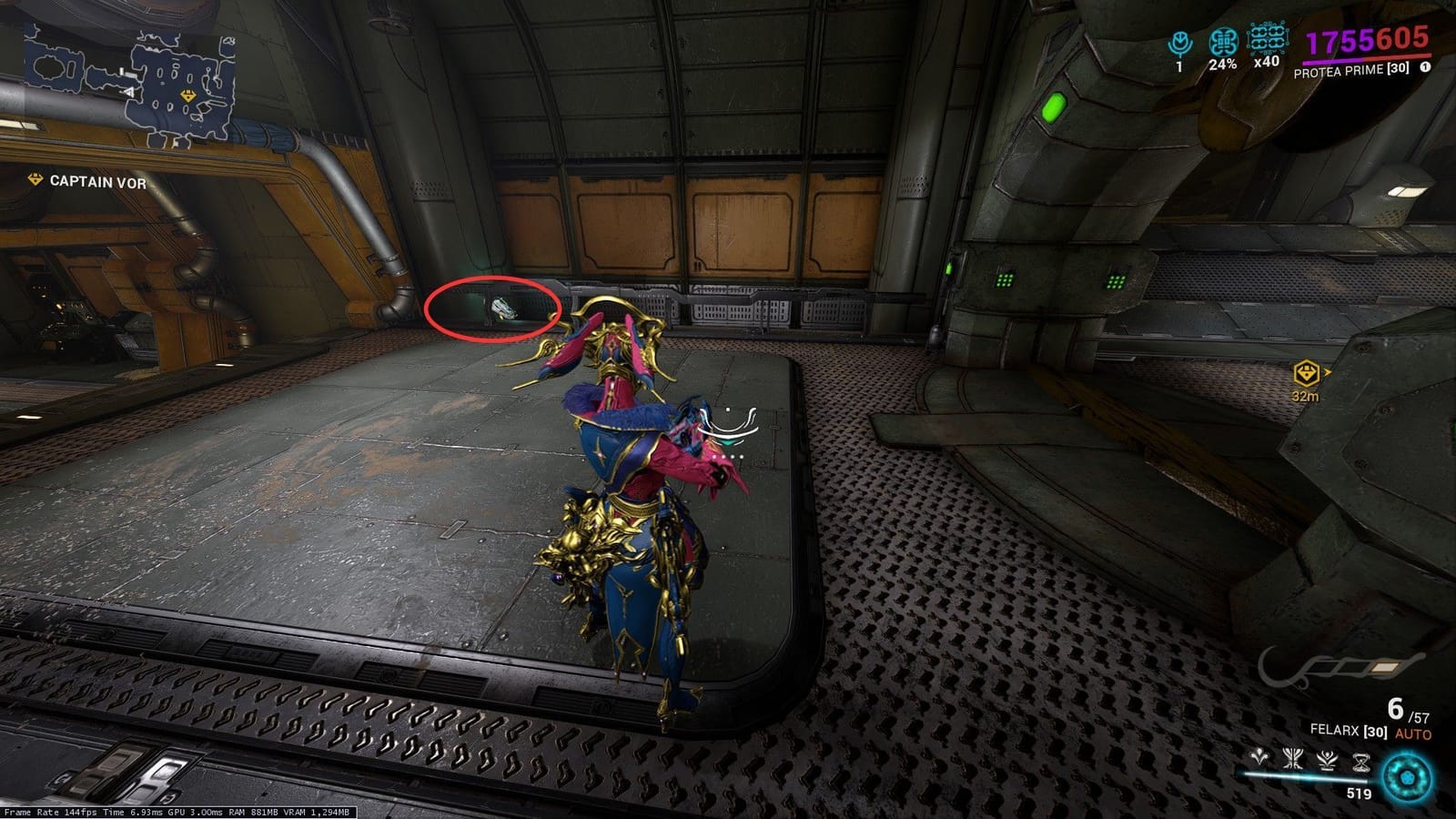Image resolution: width=1456 pixels, height=819 pixels.
Task: Toggle the circled enemy highlight marker
Action: click(x=498, y=311)
